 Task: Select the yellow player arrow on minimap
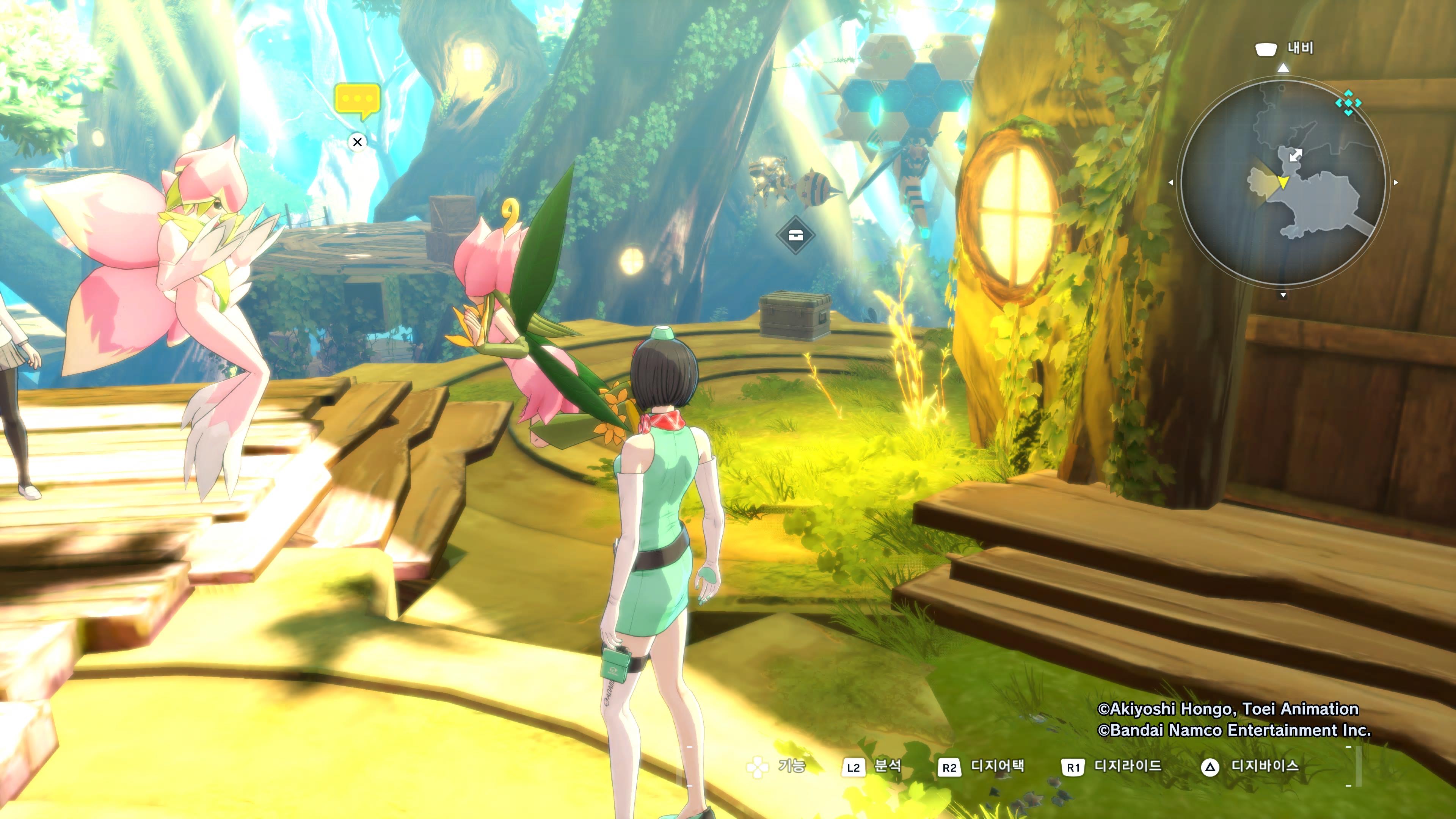point(1283,182)
